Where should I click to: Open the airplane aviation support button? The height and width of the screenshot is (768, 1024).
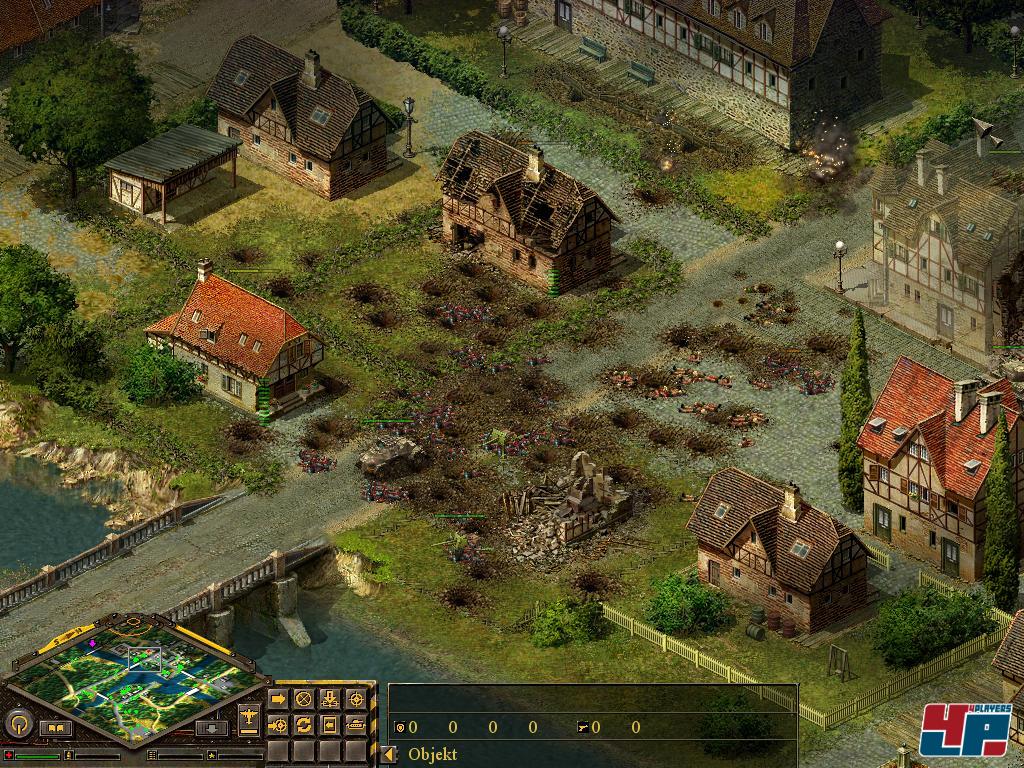click(249, 718)
